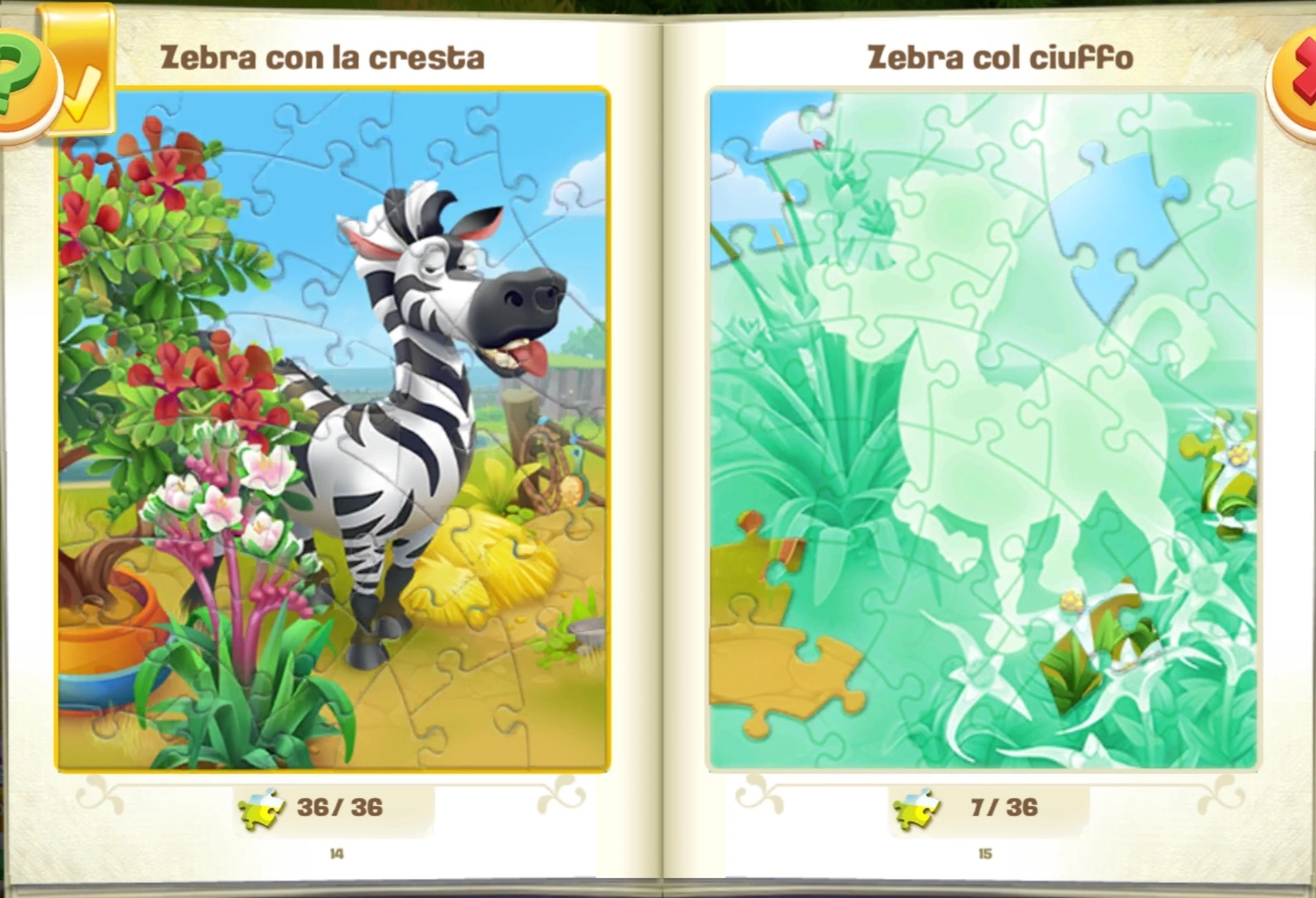Select the Zebra con la cresta title
This screenshot has width=1316, height=898.
[323, 57]
